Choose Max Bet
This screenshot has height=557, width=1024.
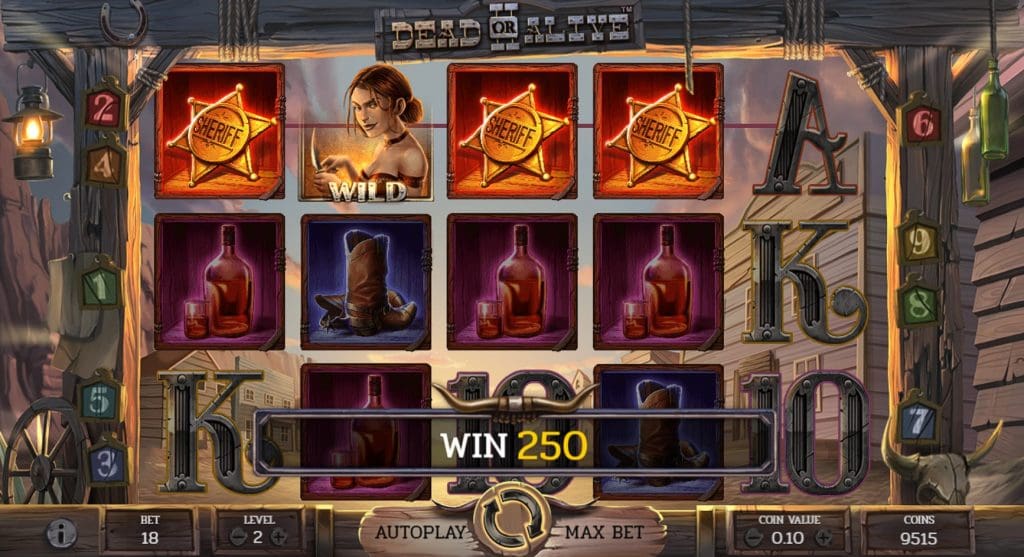pos(608,531)
